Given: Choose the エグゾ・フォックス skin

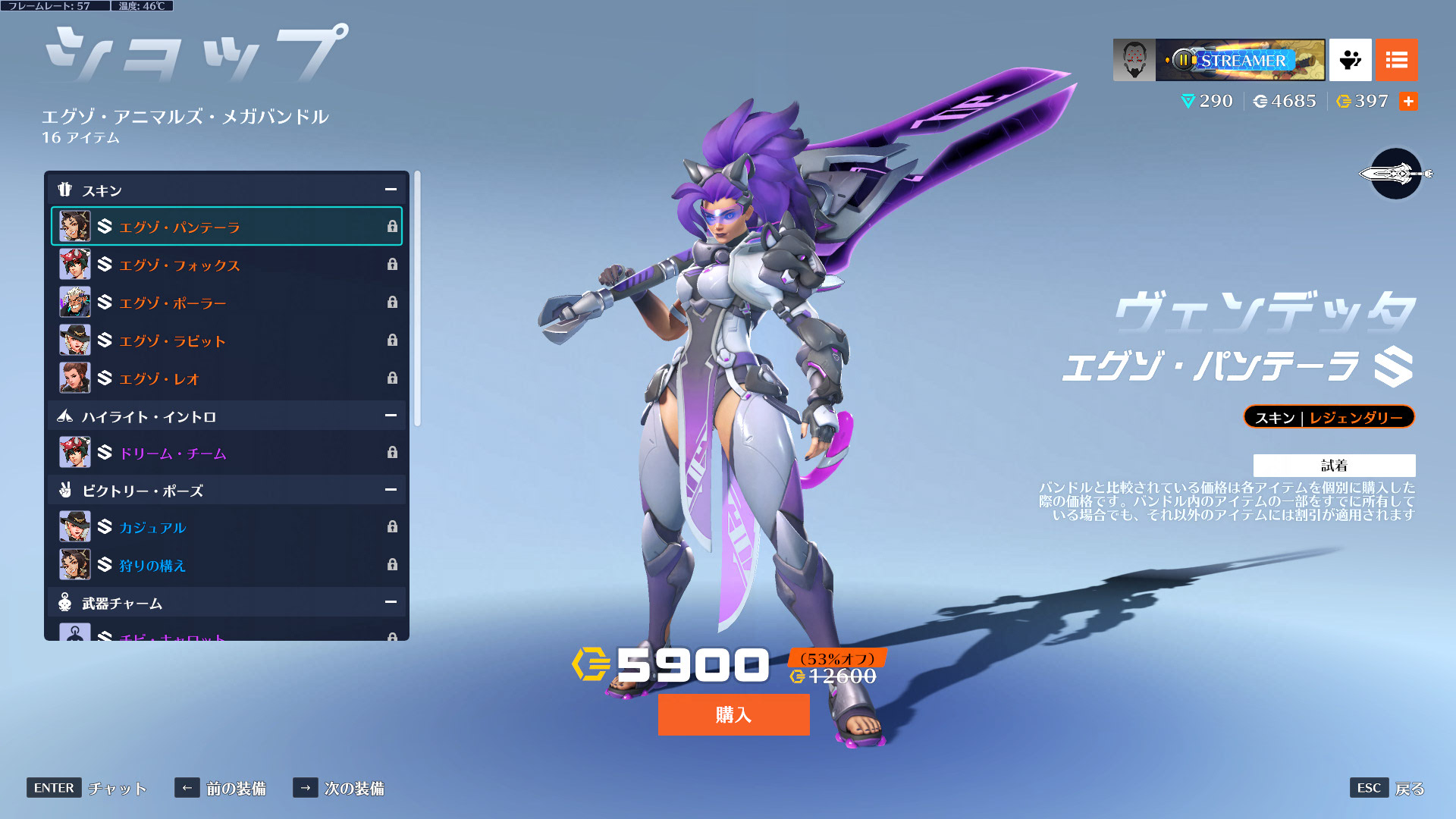Looking at the screenshot, I should pyautogui.click(x=226, y=265).
